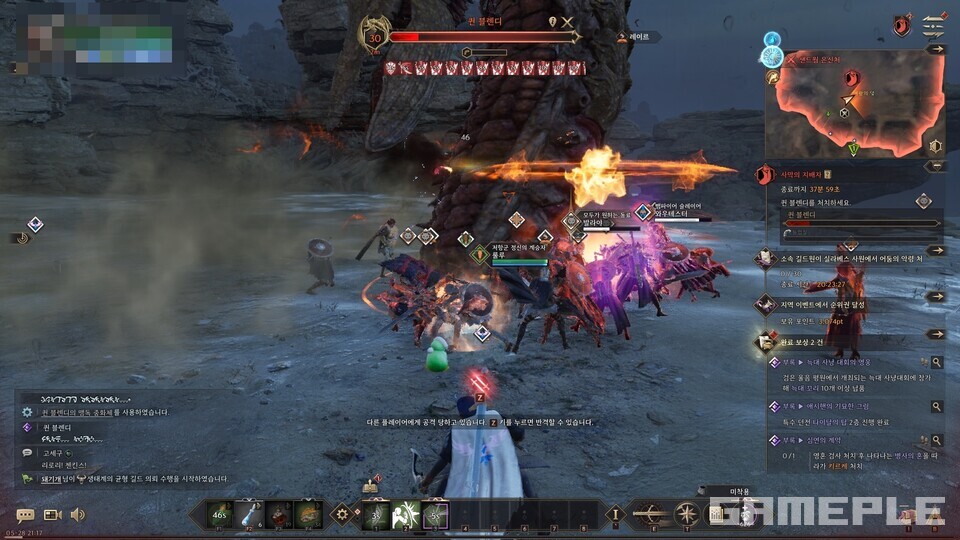Viewport: 960px width, 540px height.
Task: Click the red boss event icon beside menu
Action: point(901,25)
